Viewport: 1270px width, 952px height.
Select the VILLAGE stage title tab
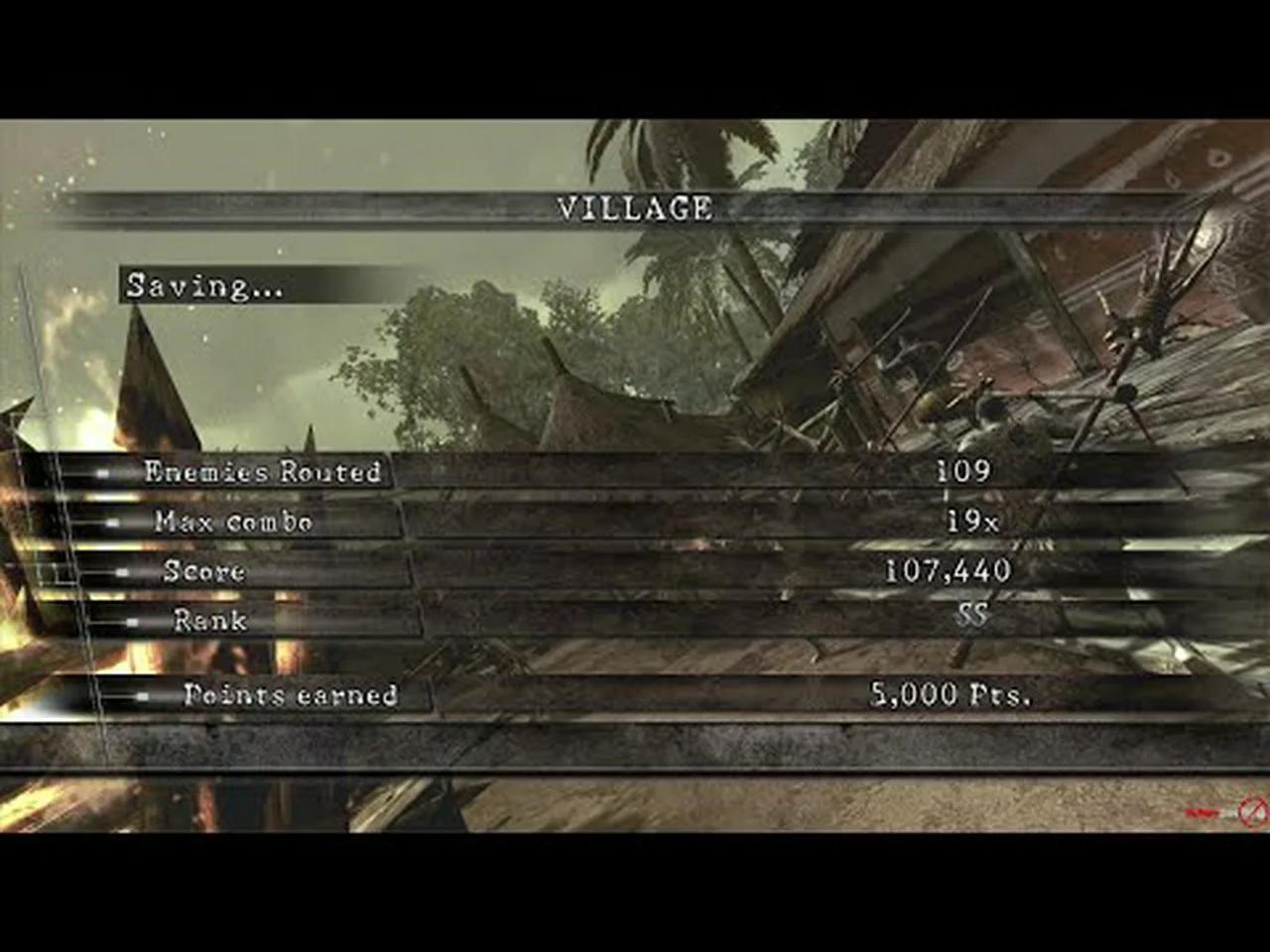click(x=635, y=209)
